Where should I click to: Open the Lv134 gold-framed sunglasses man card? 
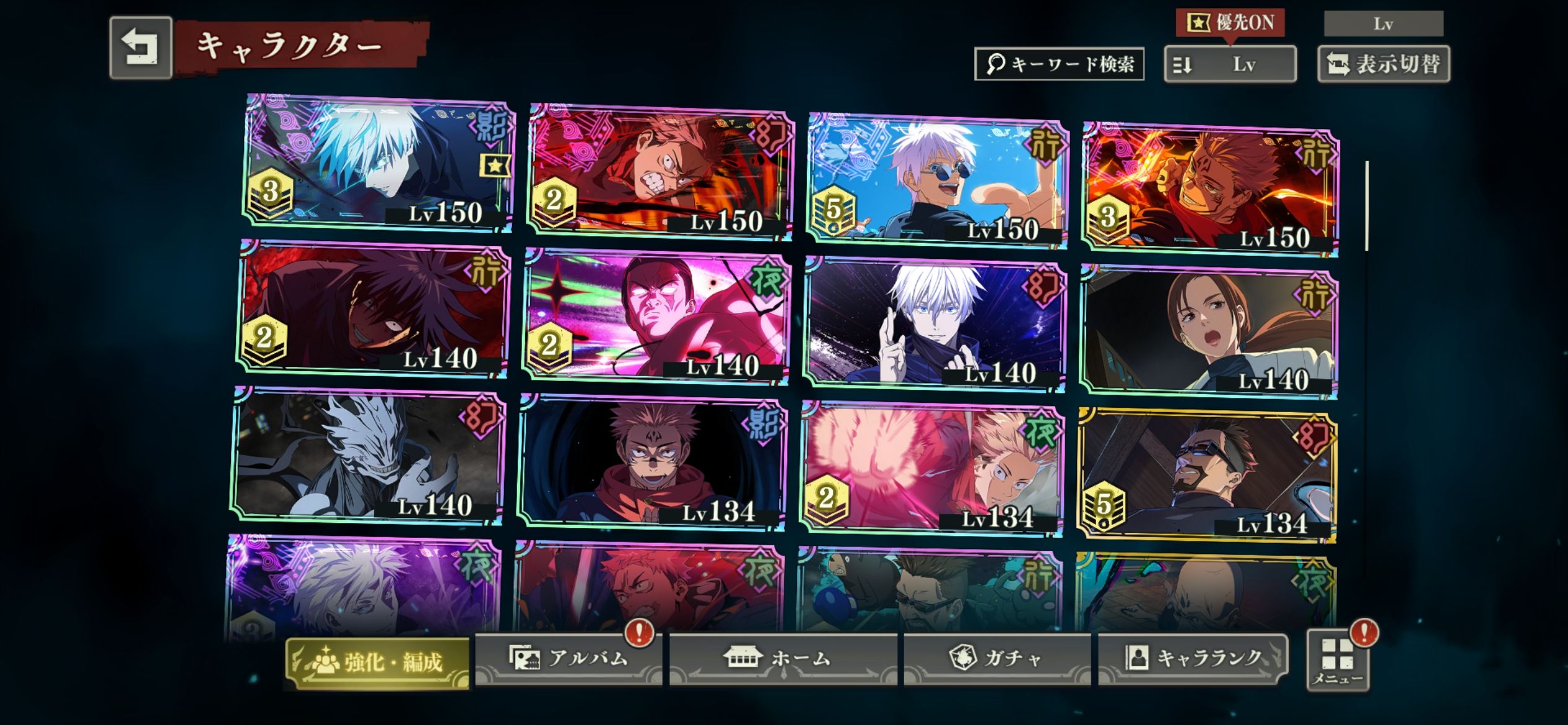click(x=1207, y=475)
